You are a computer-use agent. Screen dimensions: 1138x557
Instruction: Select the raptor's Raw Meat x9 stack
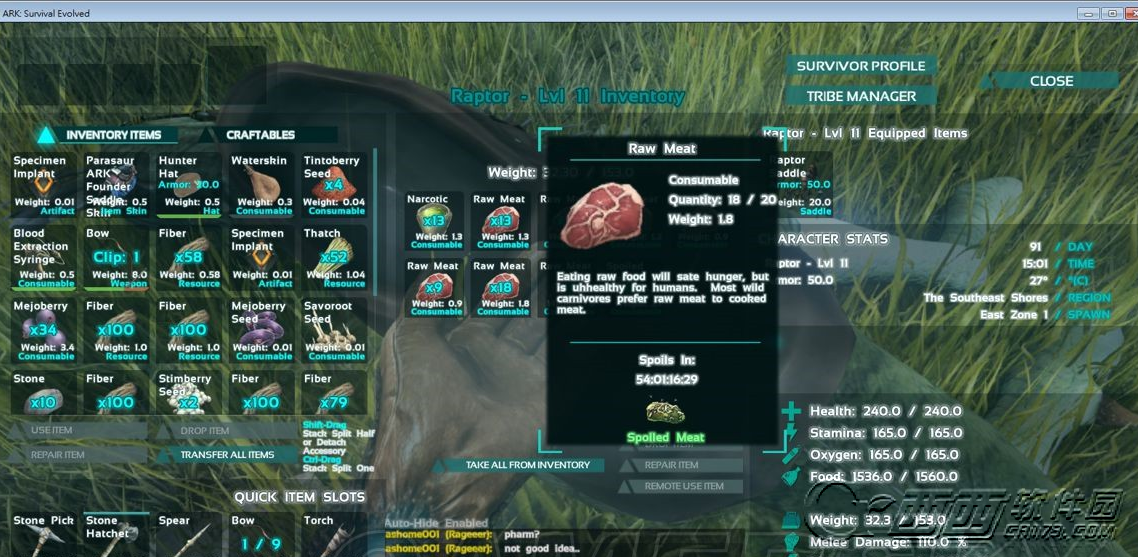tap(434, 288)
